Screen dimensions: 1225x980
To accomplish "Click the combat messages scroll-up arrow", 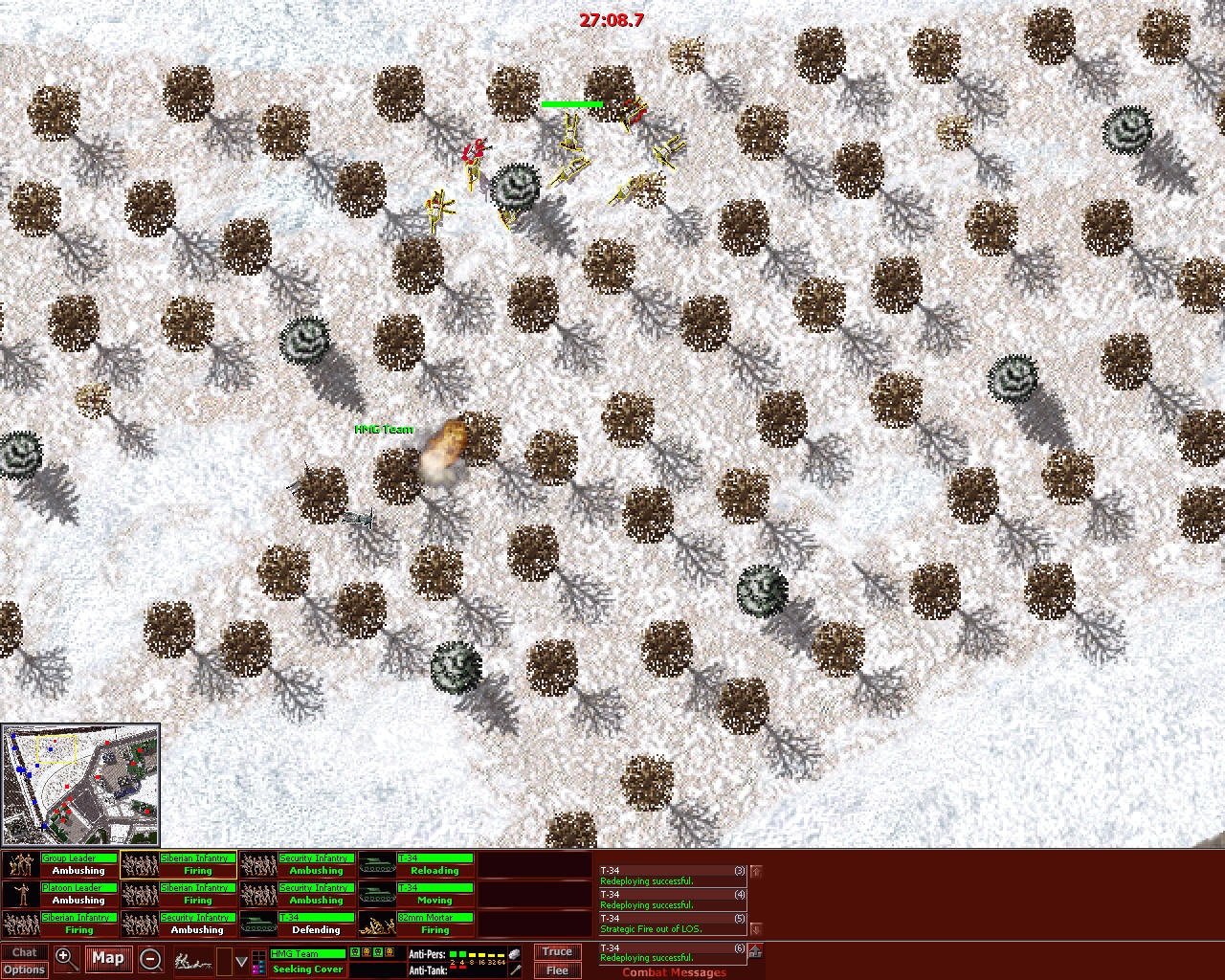I will click(x=756, y=872).
